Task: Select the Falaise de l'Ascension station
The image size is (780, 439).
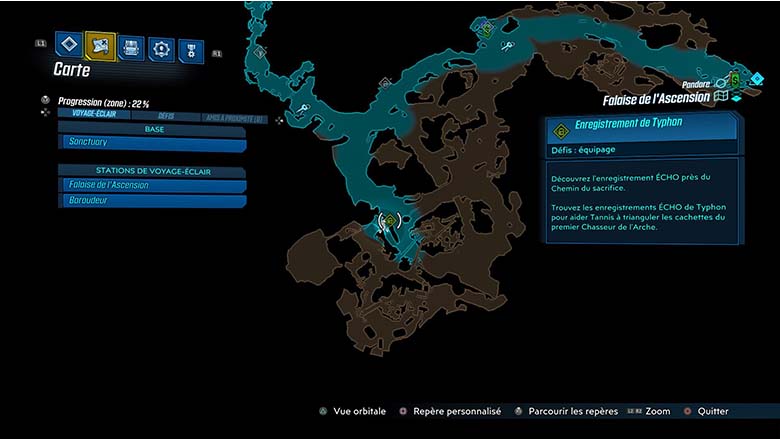Action: click(x=152, y=186)
